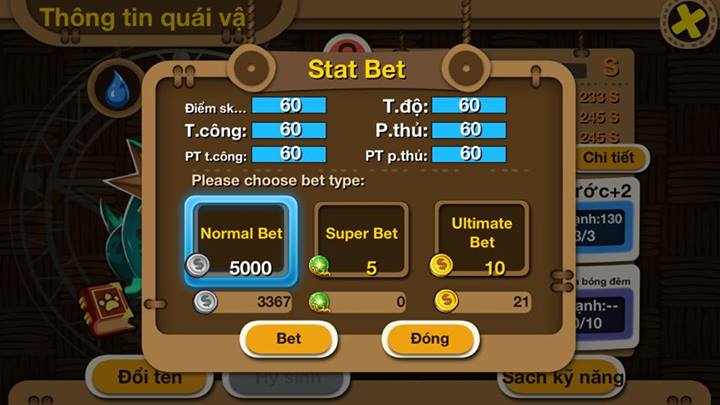Screen dimensions: 720x405
Task: Choose the Super Bet option
Action: 361,240
